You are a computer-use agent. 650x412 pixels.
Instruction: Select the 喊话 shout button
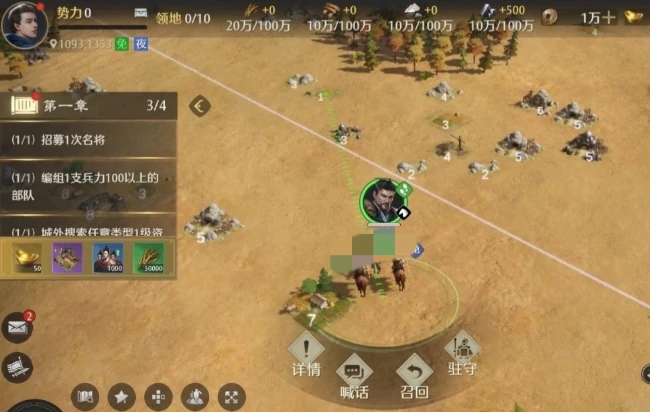354,377
